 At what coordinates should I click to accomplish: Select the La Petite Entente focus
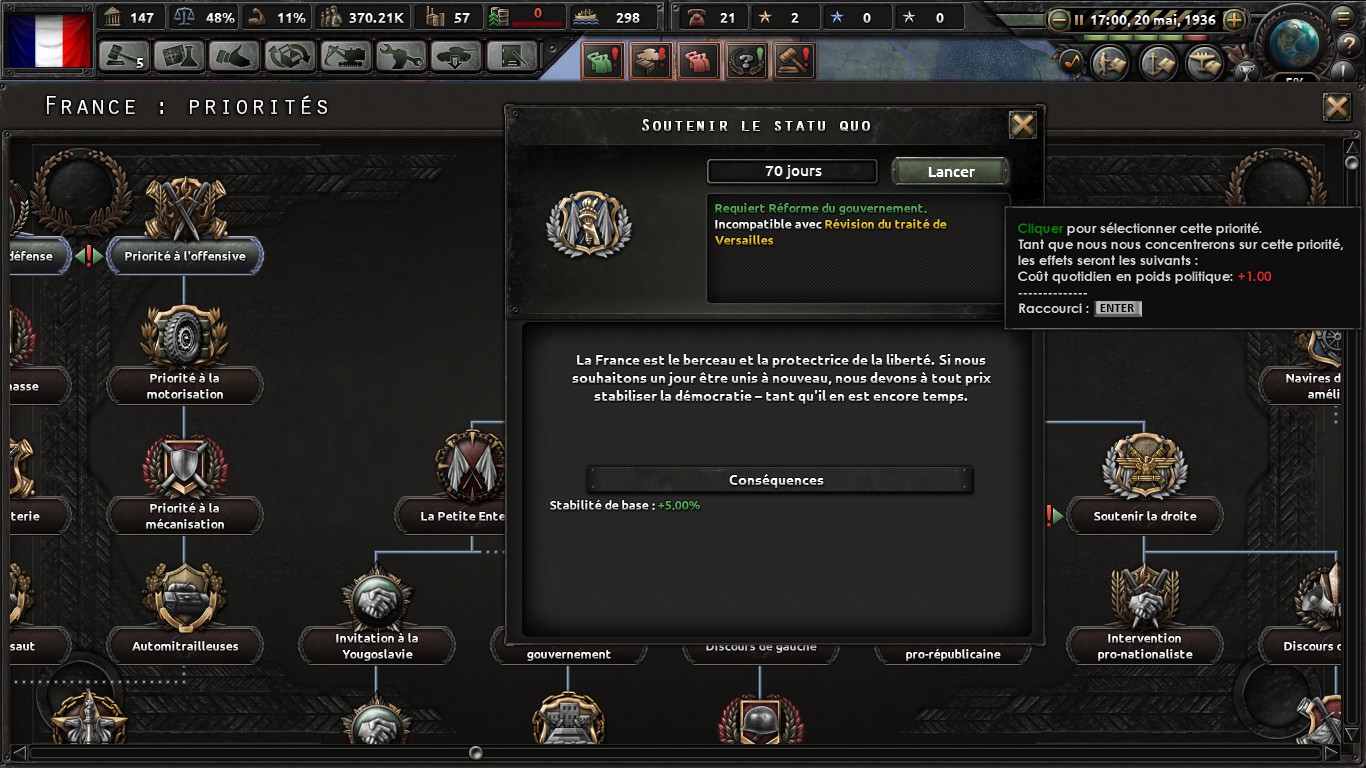tap(462, 516)
